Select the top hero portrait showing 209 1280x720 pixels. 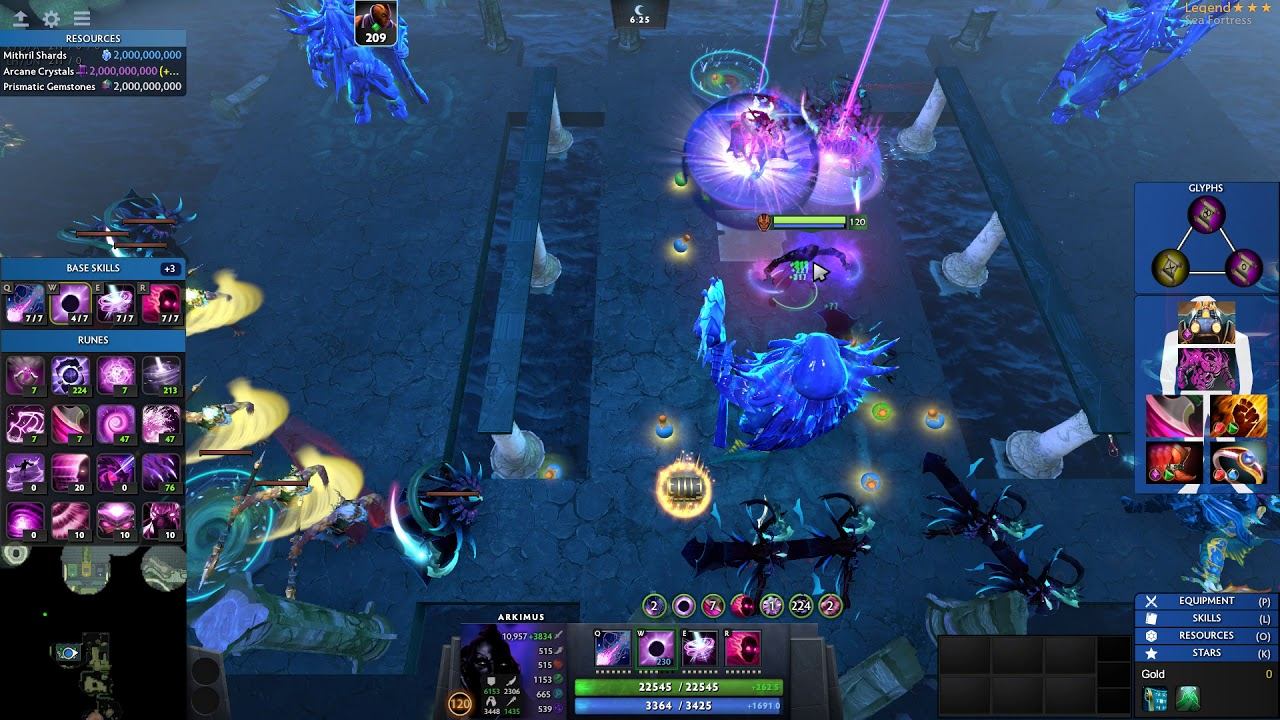point(375,22)
